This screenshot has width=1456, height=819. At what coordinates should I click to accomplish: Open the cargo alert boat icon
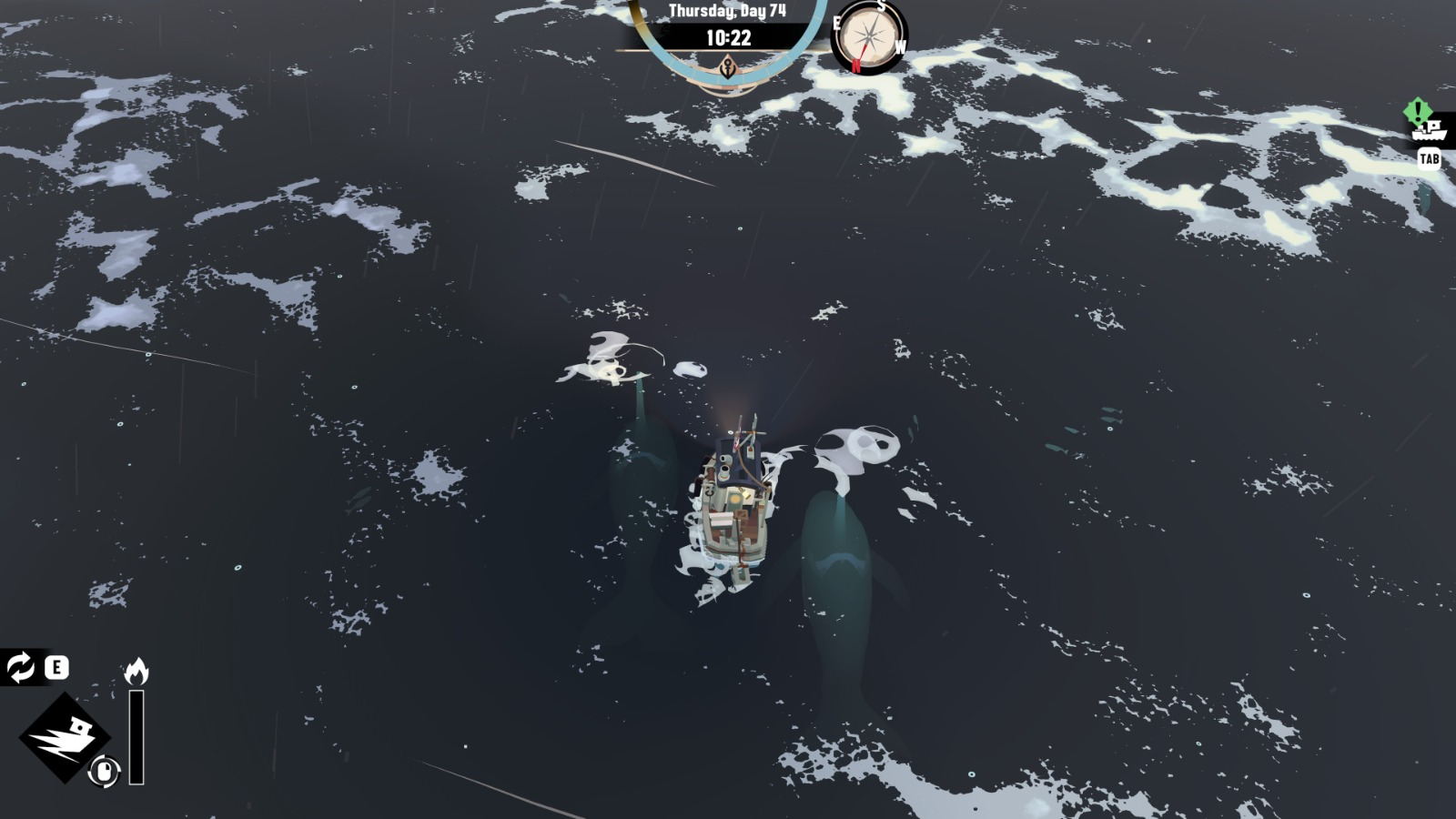tap(1428, 129)
